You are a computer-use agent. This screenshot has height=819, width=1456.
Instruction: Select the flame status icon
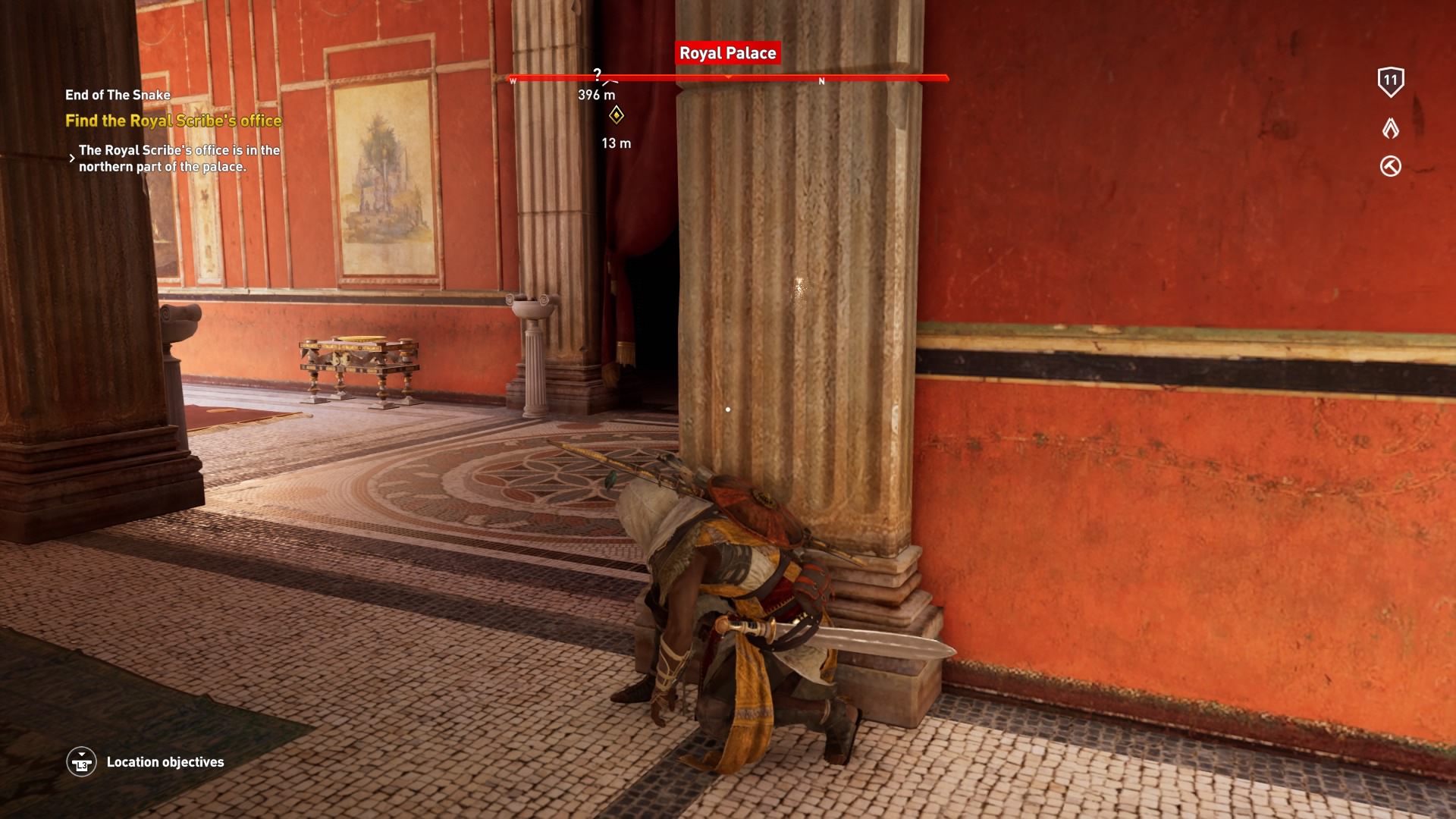pyautogui.click(x=1390, y=128)
